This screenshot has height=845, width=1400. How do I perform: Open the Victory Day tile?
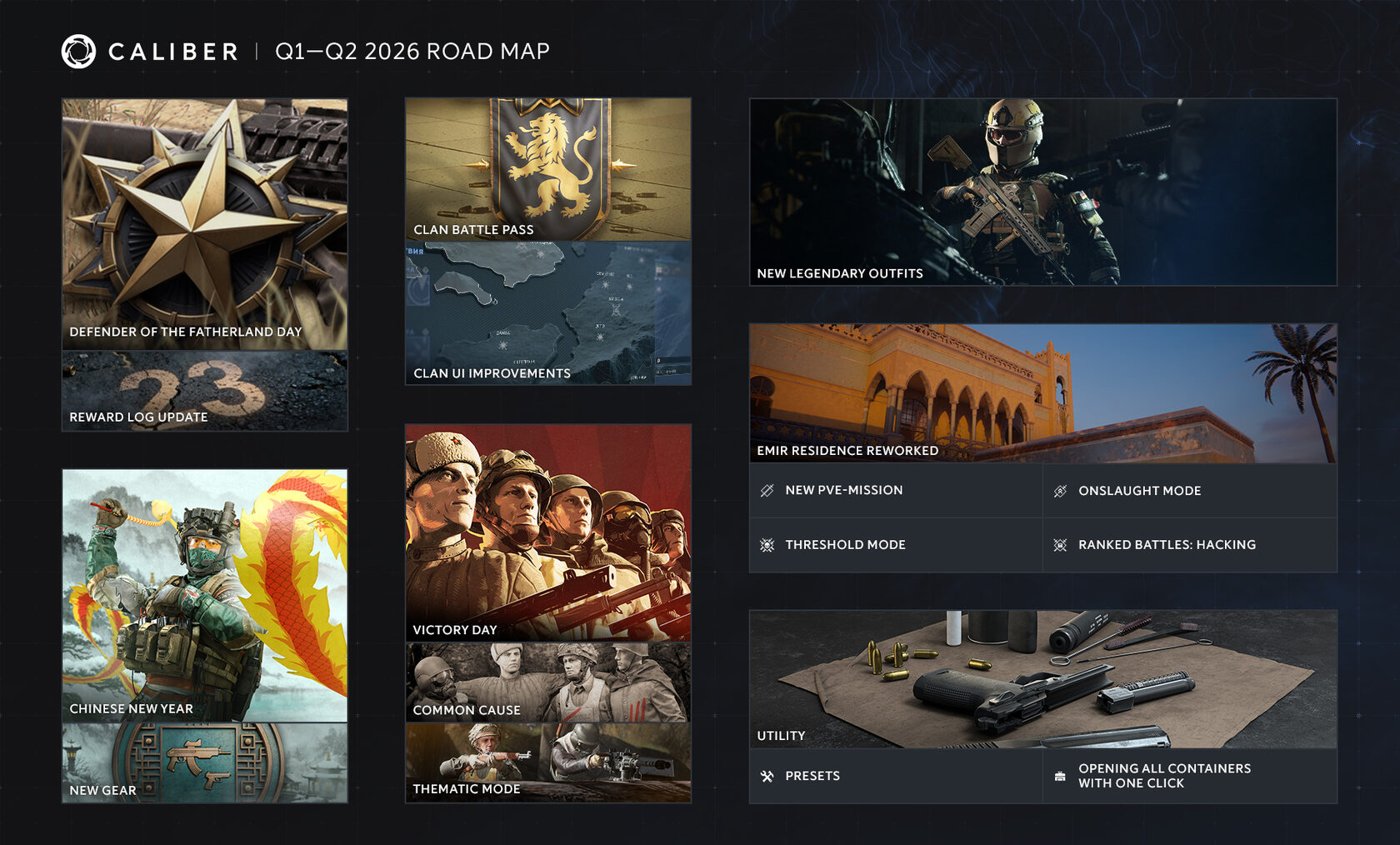(547, 532)
